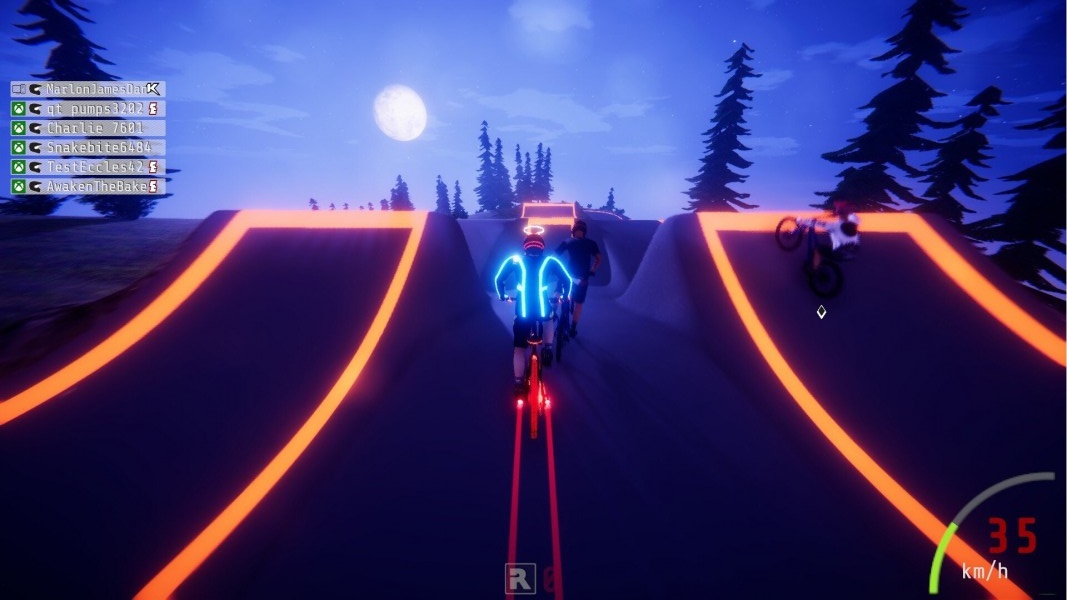Select MarlonJamesDar in the player list
This screenshot has height=600, width=1067.
(88, 89)
